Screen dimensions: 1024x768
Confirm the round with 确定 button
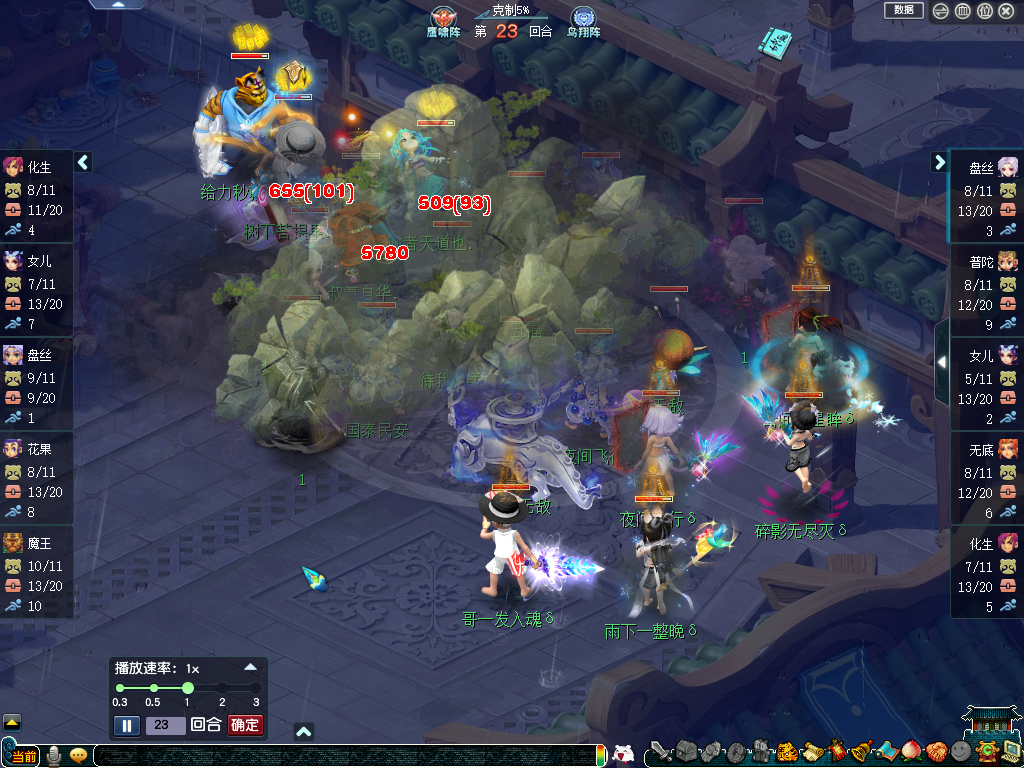click(245, 725)
